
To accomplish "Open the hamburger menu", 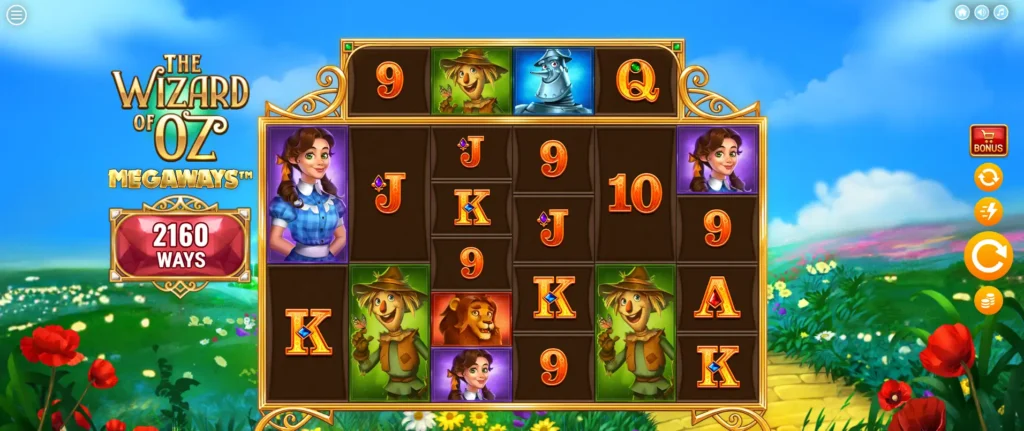I will pos(16,16).
